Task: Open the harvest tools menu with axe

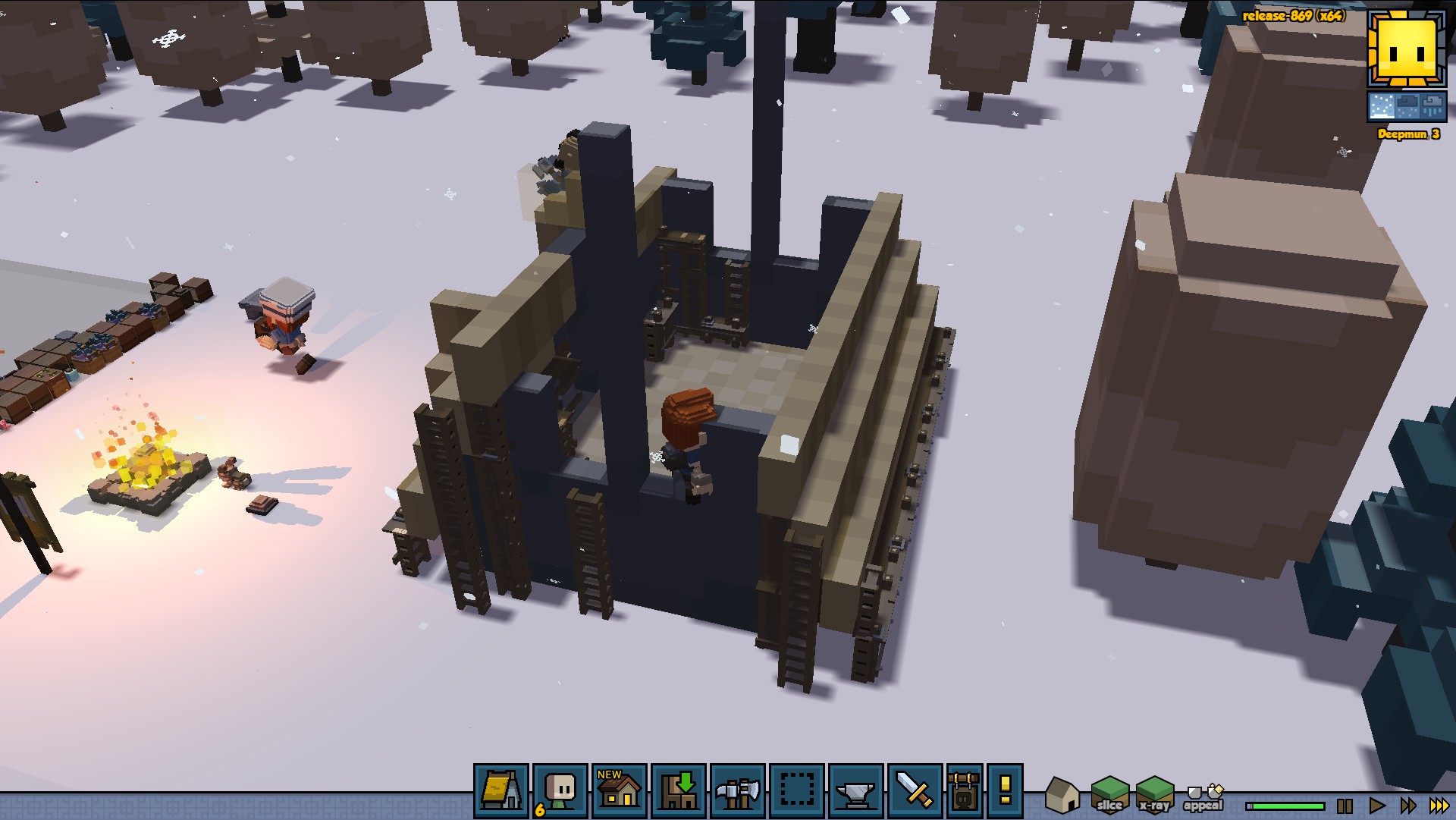Action: tap(738, 791)
